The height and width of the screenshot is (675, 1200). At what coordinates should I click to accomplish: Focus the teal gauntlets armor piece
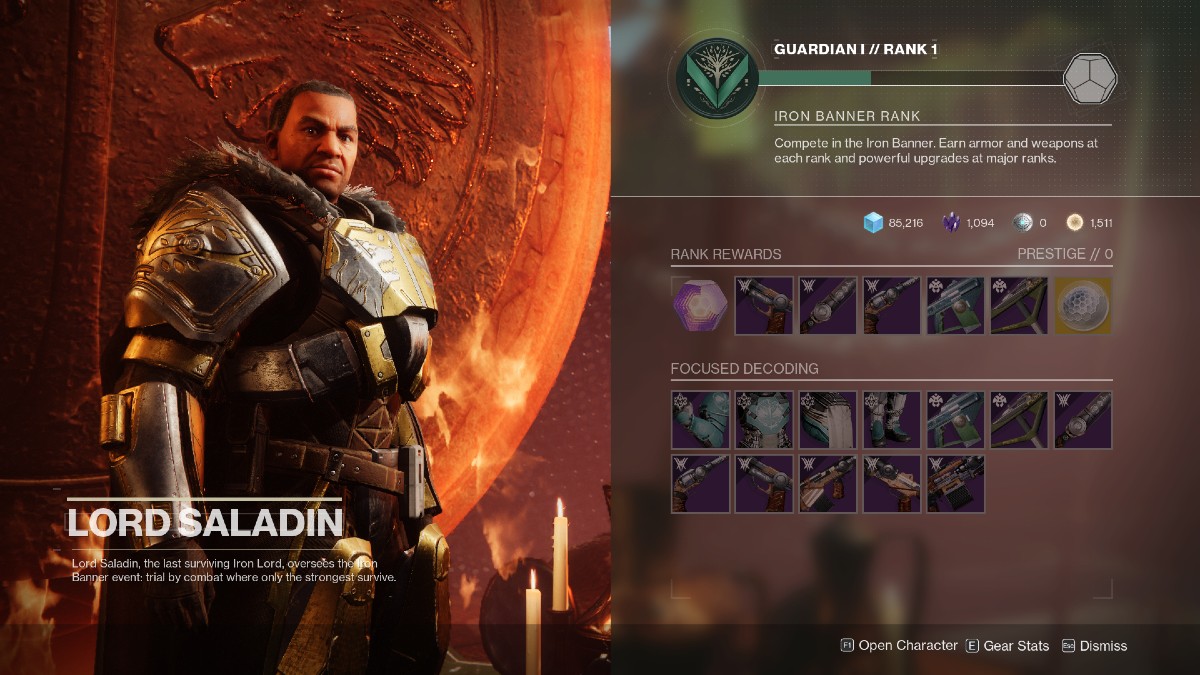tap(699, 419)
